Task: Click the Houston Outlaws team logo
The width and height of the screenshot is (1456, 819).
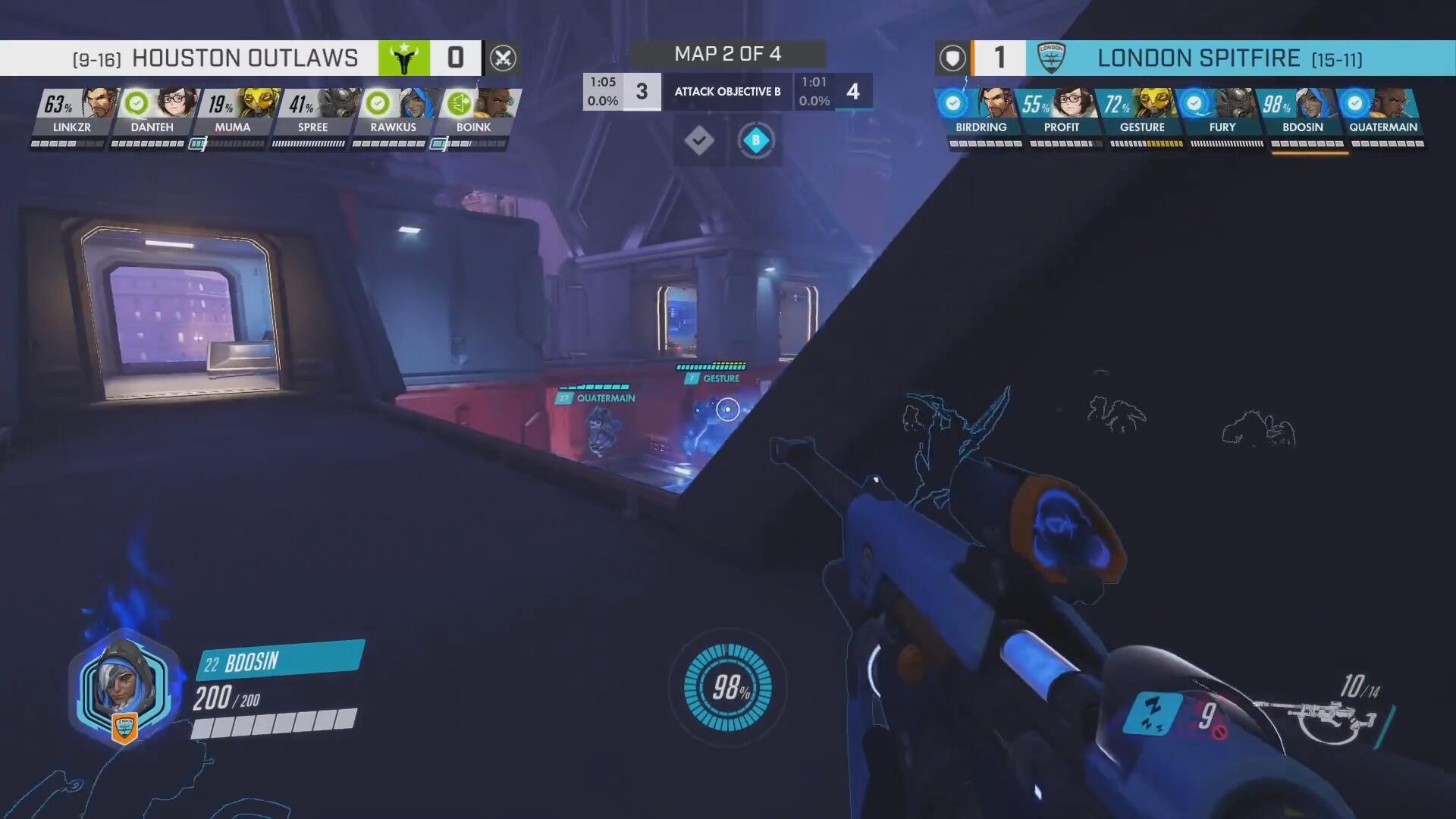Action: (404, 58)
